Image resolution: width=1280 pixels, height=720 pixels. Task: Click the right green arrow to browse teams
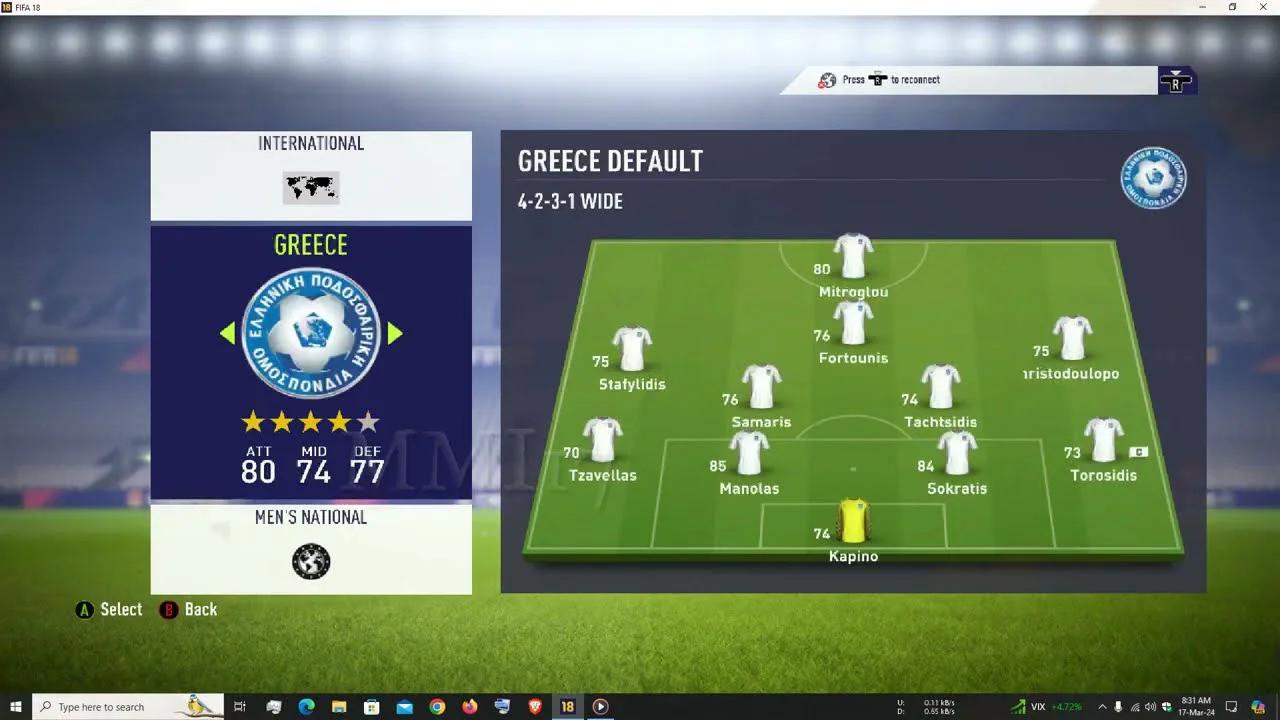point(393,334)
